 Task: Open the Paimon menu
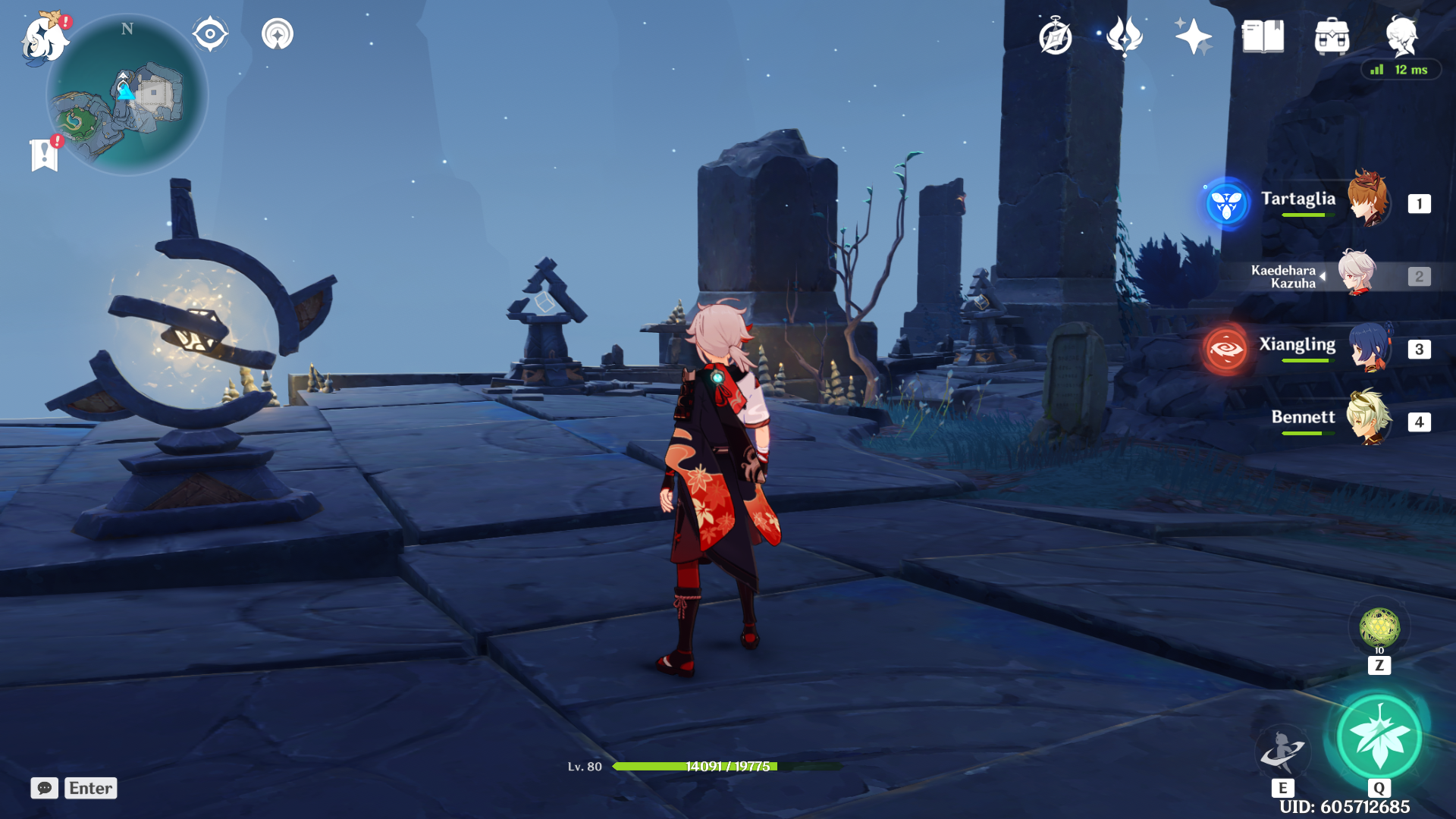(44, 38)
